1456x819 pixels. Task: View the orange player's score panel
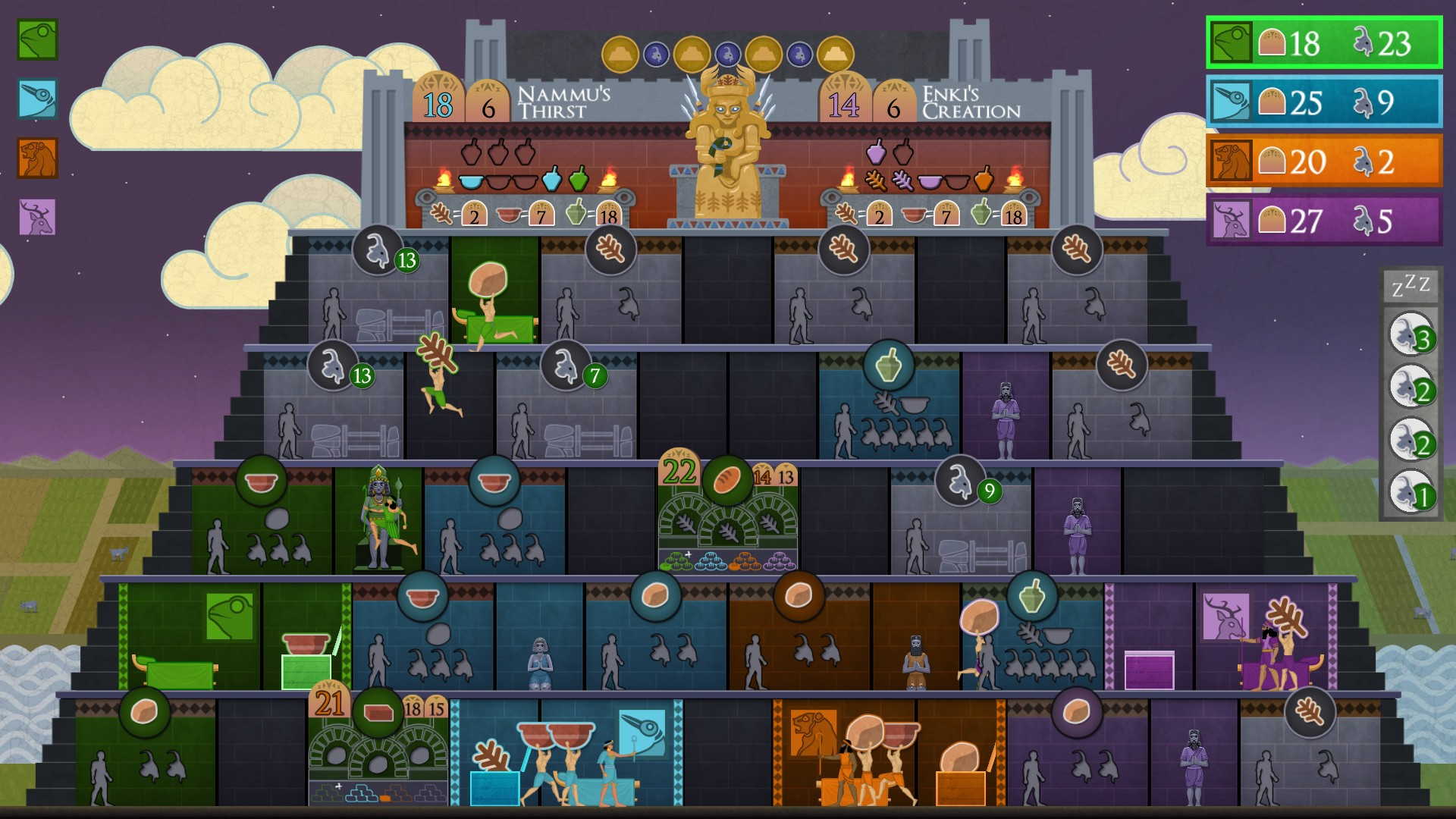[1323, 161]
